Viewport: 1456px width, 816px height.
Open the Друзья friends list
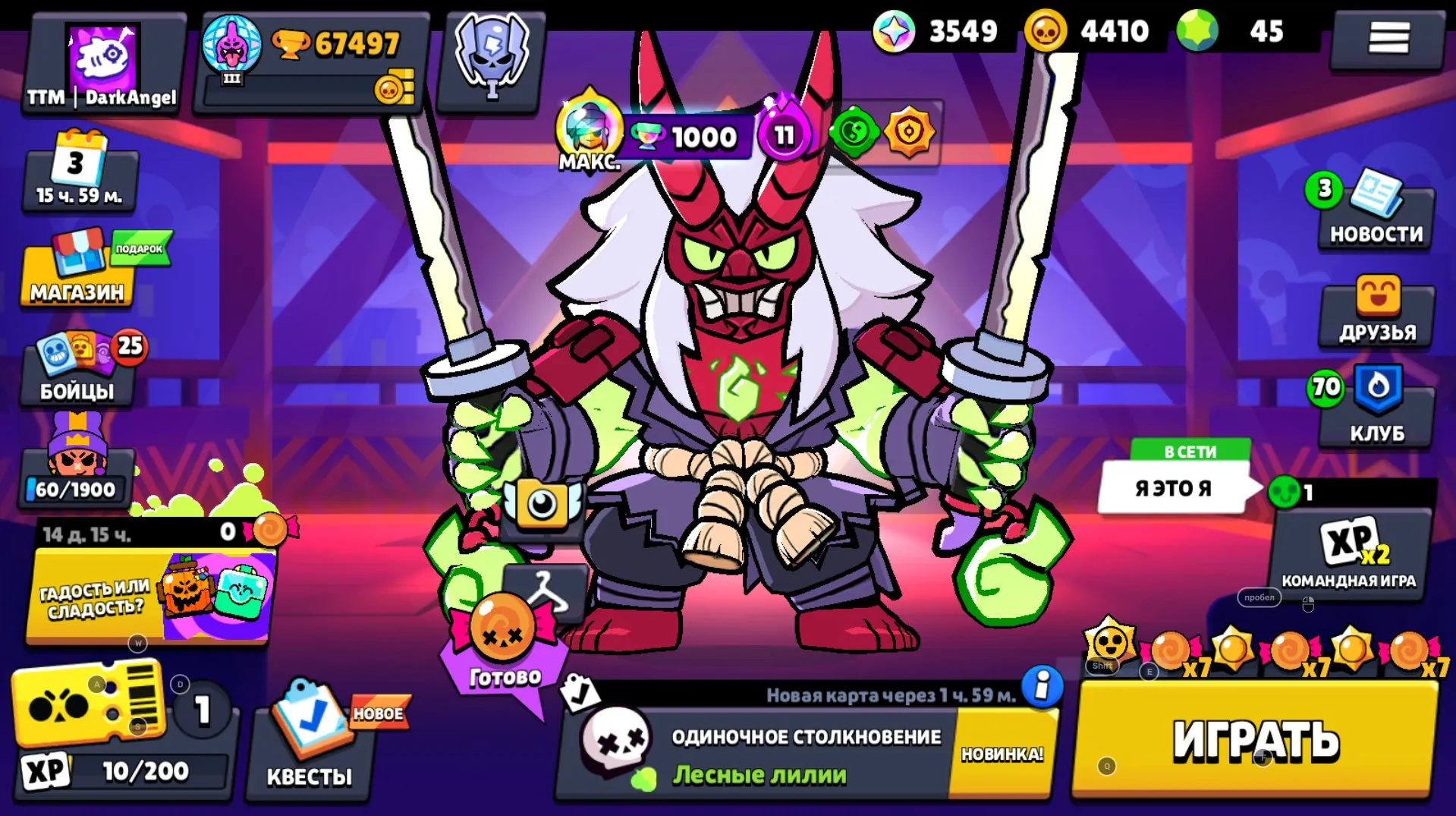click(x=1375, y=311)
